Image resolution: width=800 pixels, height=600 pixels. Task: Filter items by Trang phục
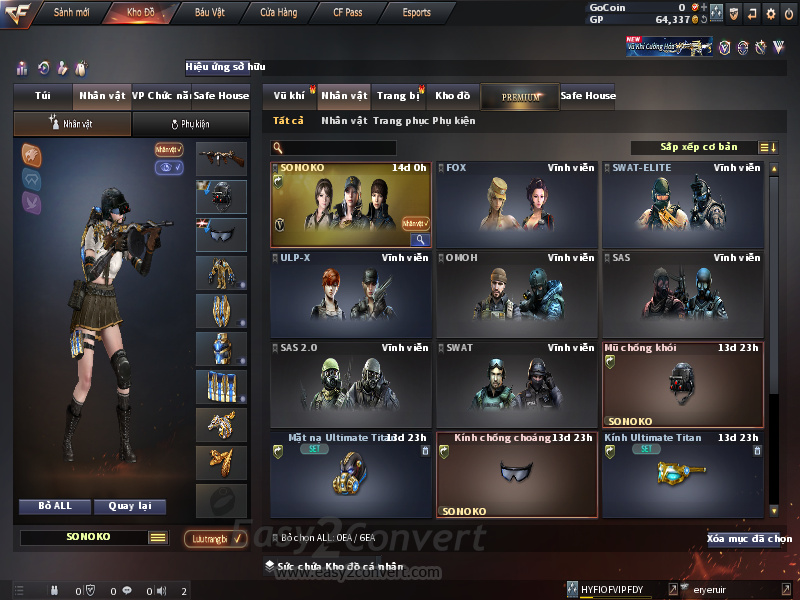tap(400, 121)
